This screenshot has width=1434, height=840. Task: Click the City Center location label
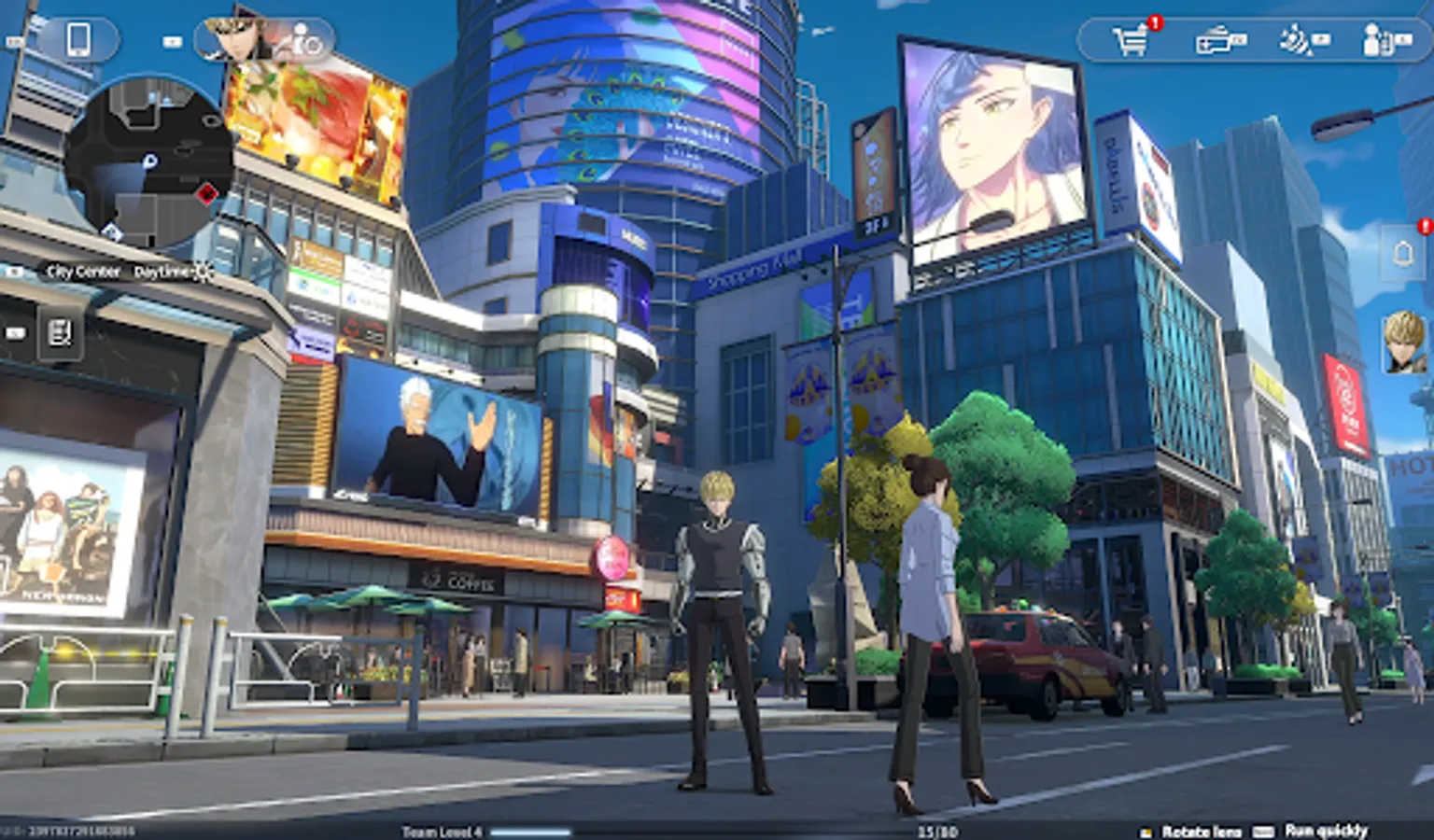(x=81, y=272)
